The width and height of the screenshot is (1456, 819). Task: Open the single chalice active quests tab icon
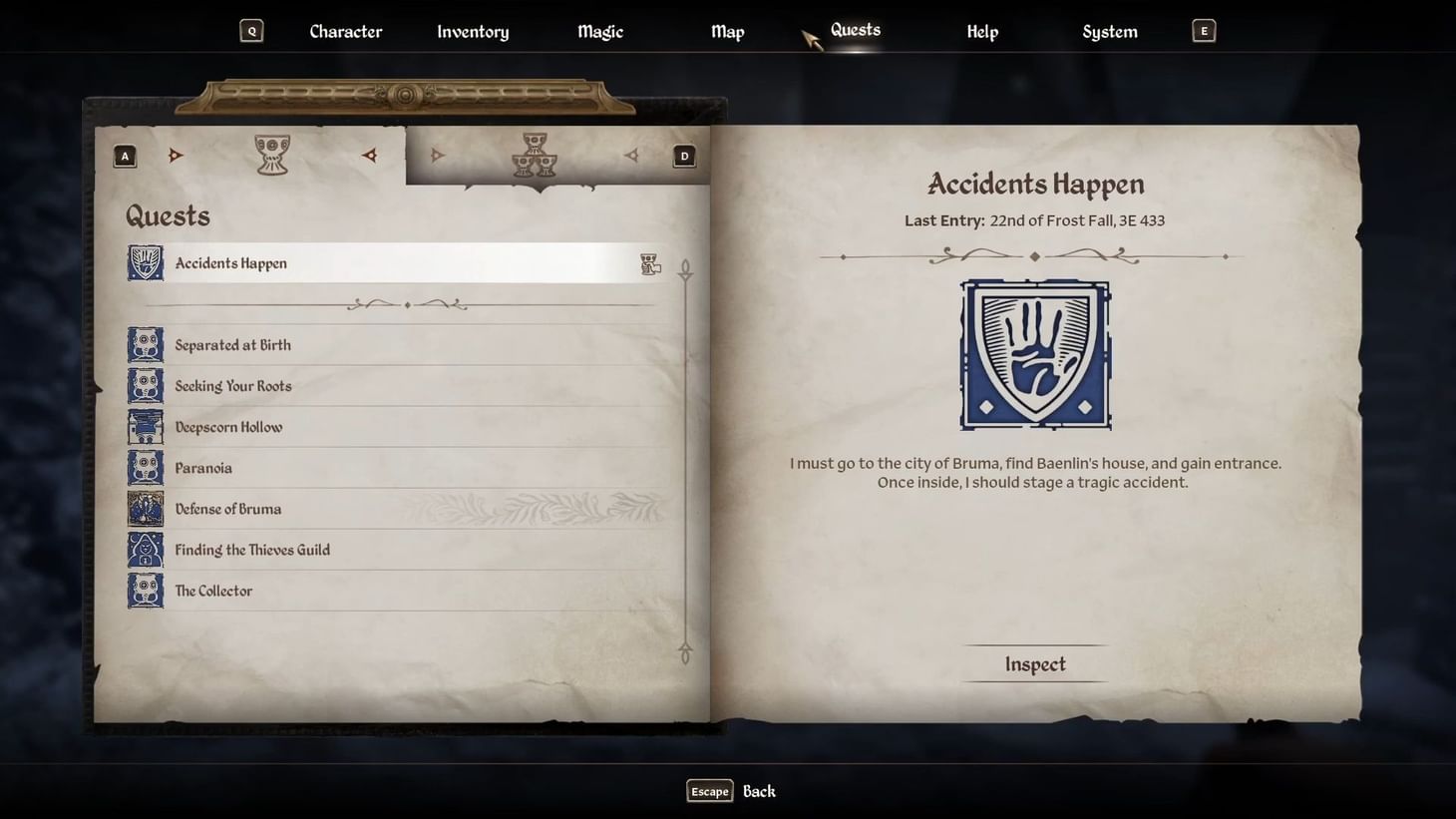[271, 153]
